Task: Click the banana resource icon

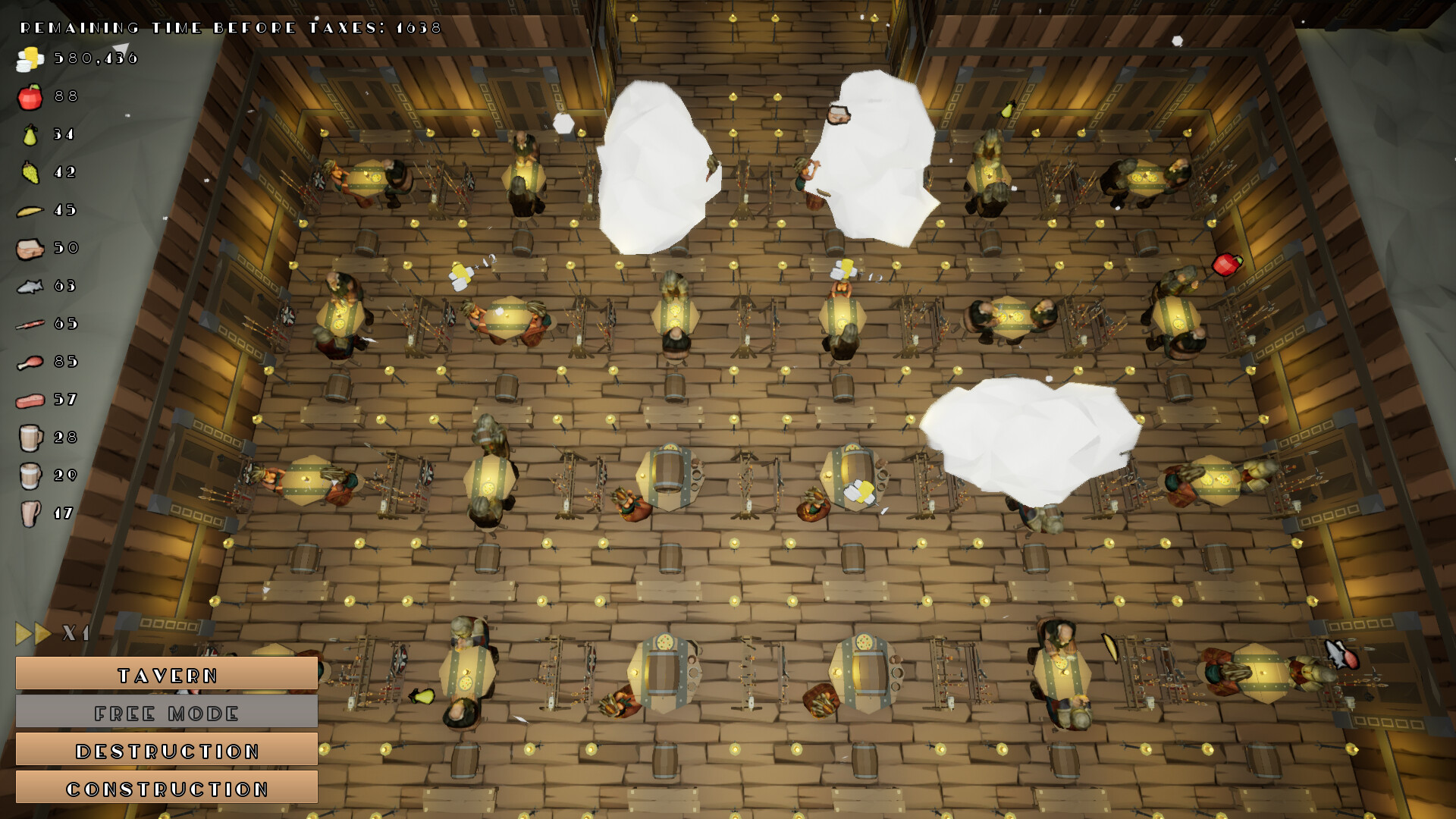Action: pyautogui.click(x=29, y=210)
